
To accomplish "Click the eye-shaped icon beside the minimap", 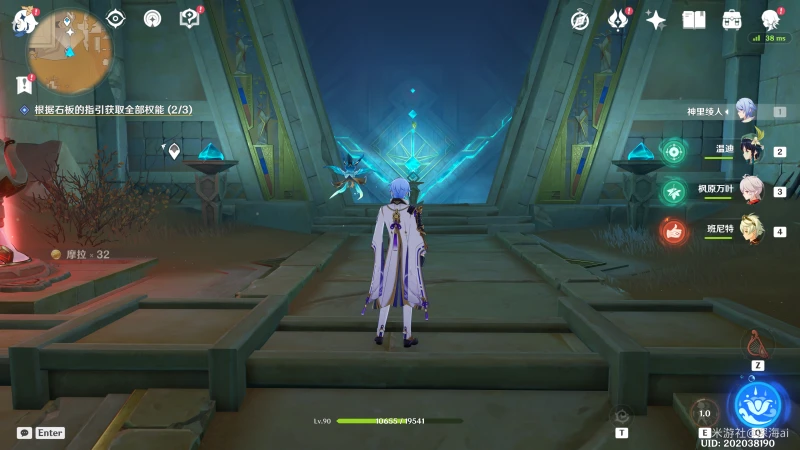I will click(116, 18).
